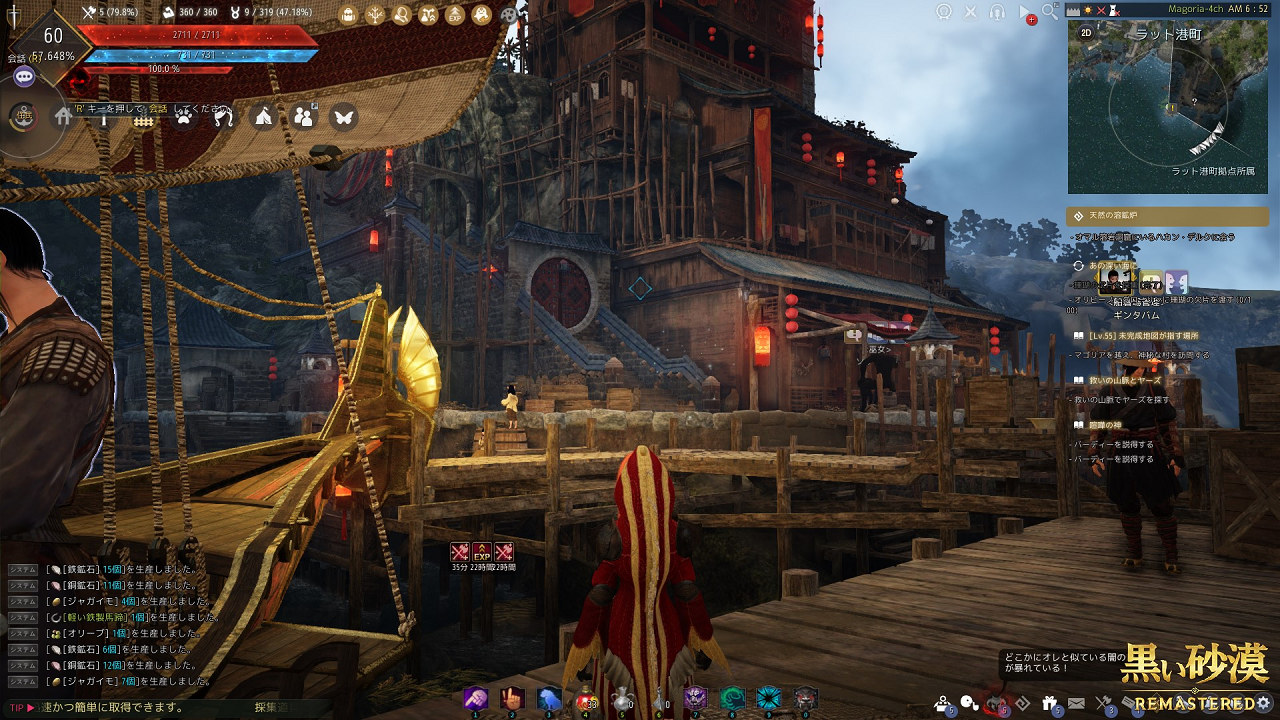Use the red potion hotbar slot

coord(585,699)
